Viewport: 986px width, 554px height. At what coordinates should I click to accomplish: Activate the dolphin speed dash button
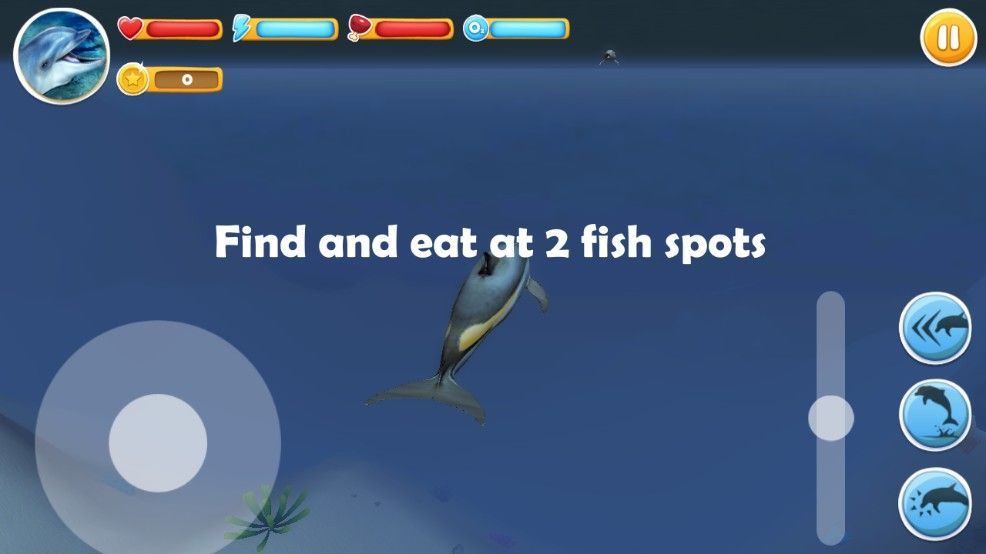pyautogui.click(x=935, y=328)
